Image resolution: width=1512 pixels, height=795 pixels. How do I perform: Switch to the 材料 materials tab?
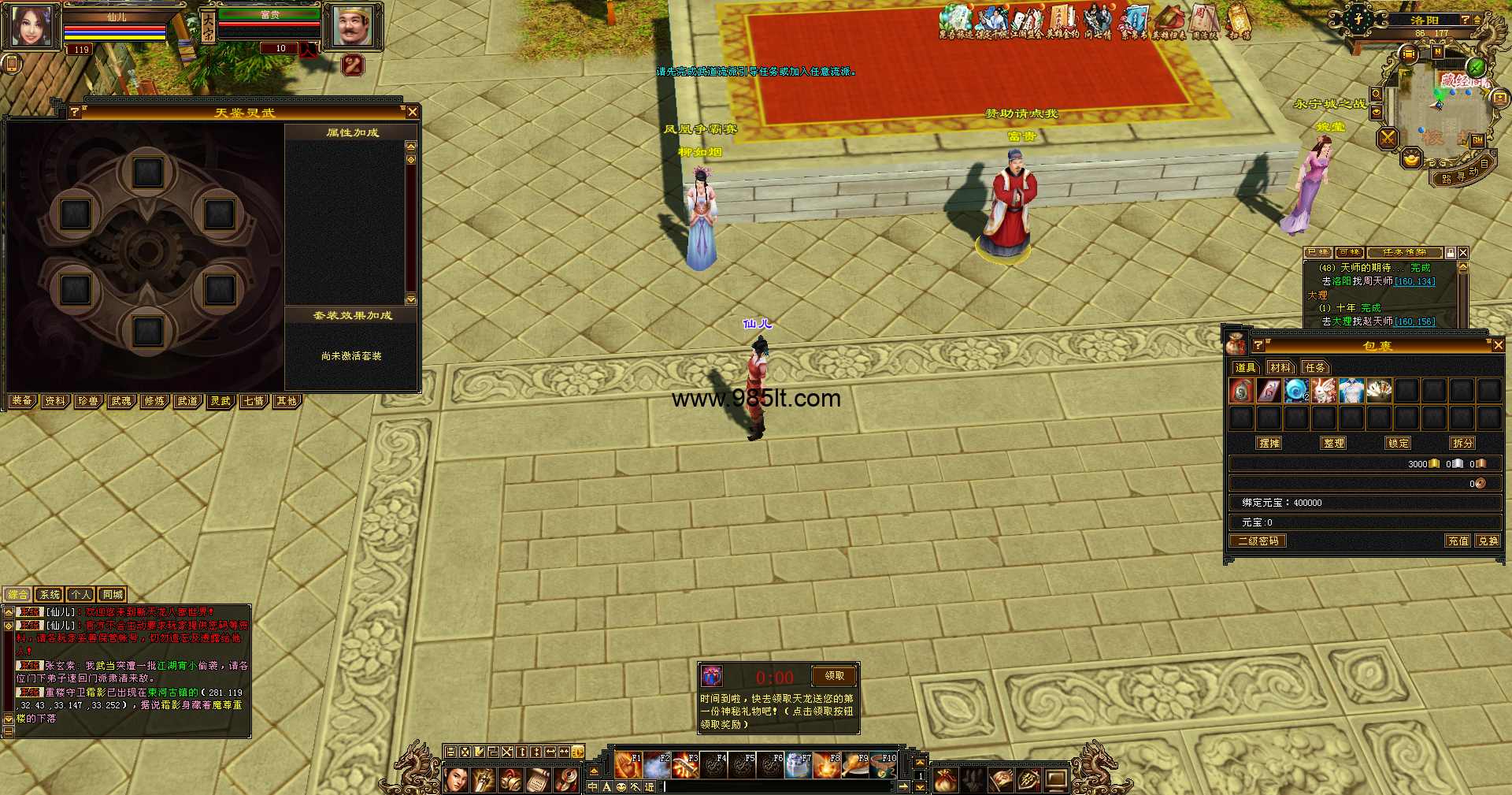point(1280,368)
